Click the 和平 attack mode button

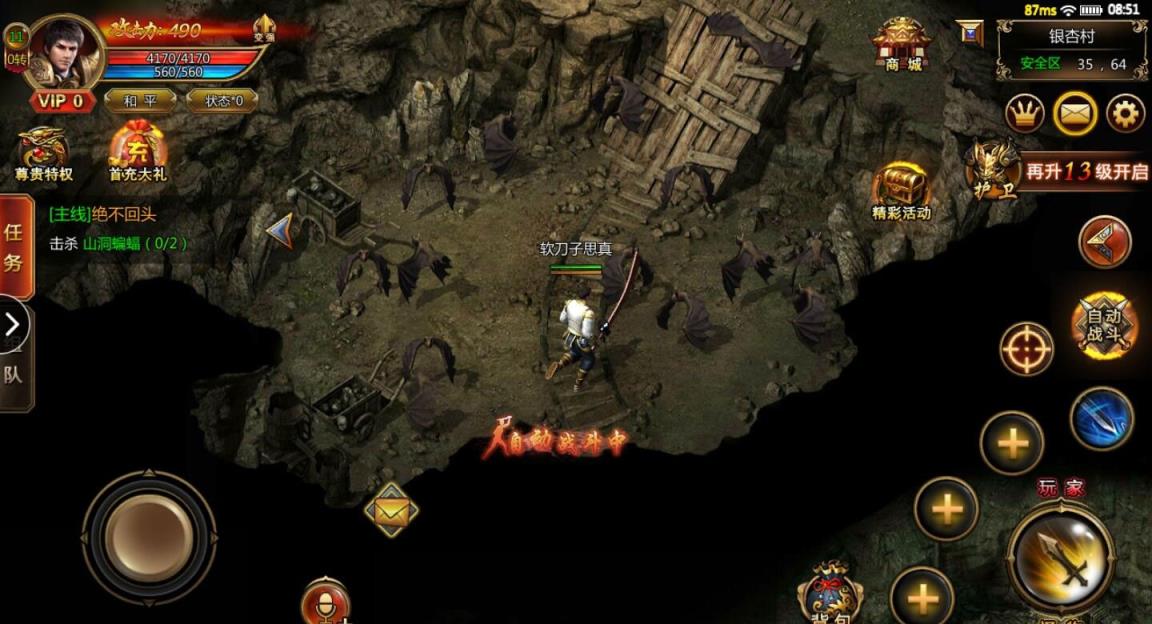[141, 100]
